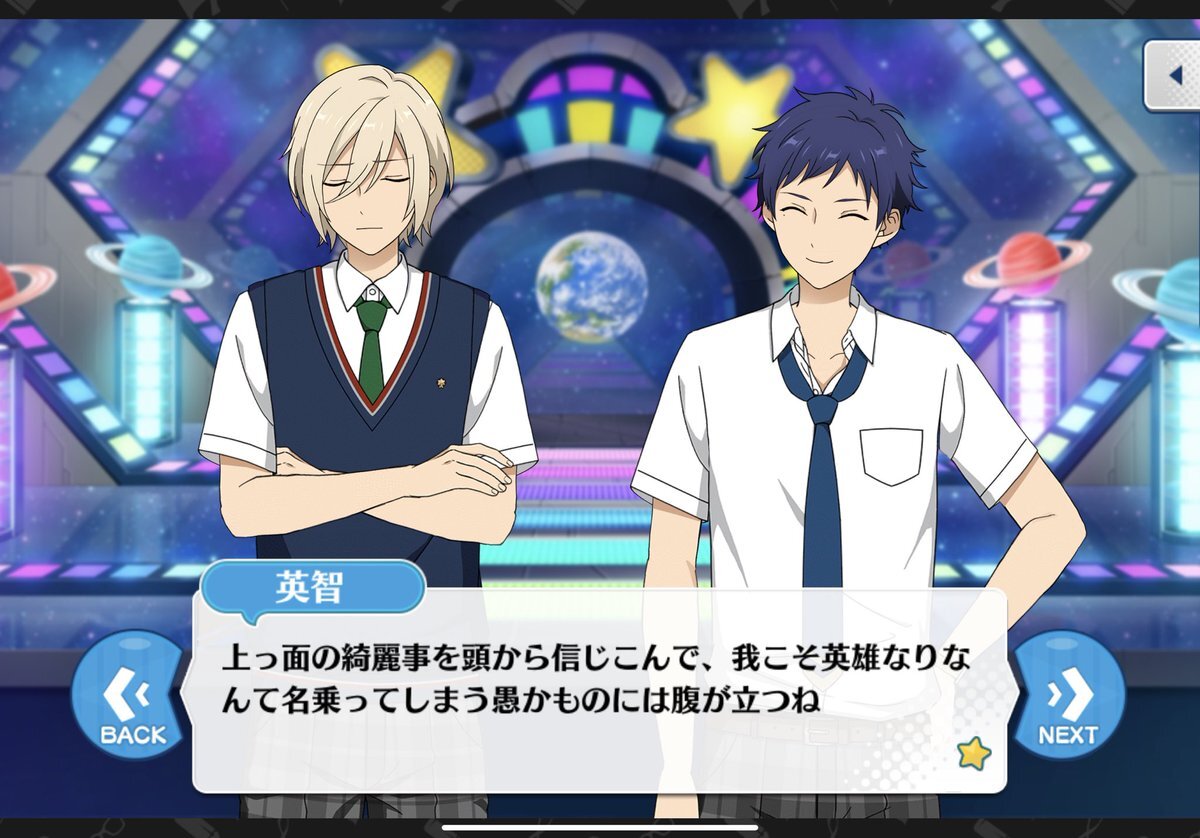Expand the collapsed menu arrow tab

[1174, 75]
